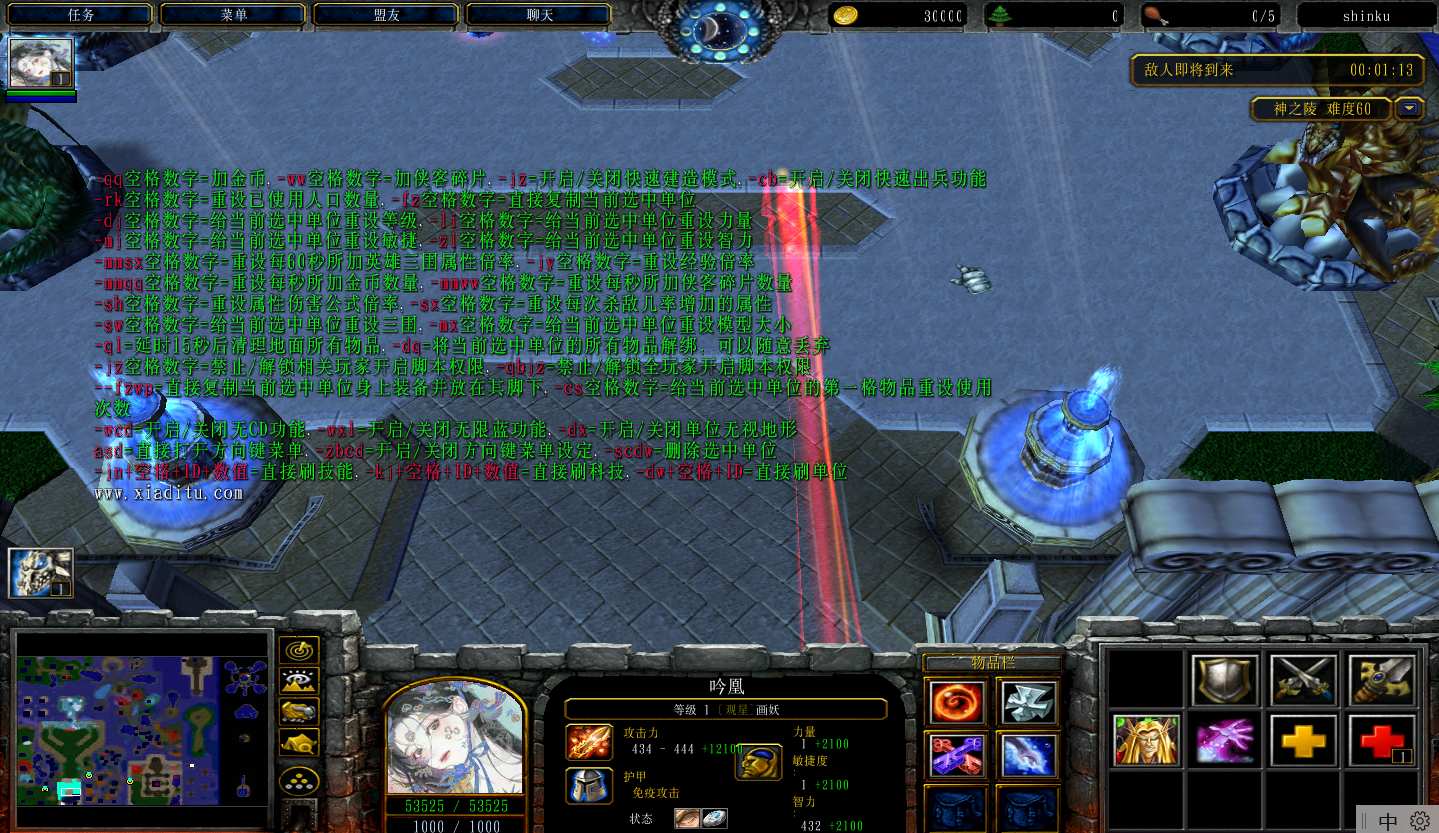Open the IME settings gear icon
Image resolution: width=1439 pixels, height=833 pixels.
[1420, 820]
